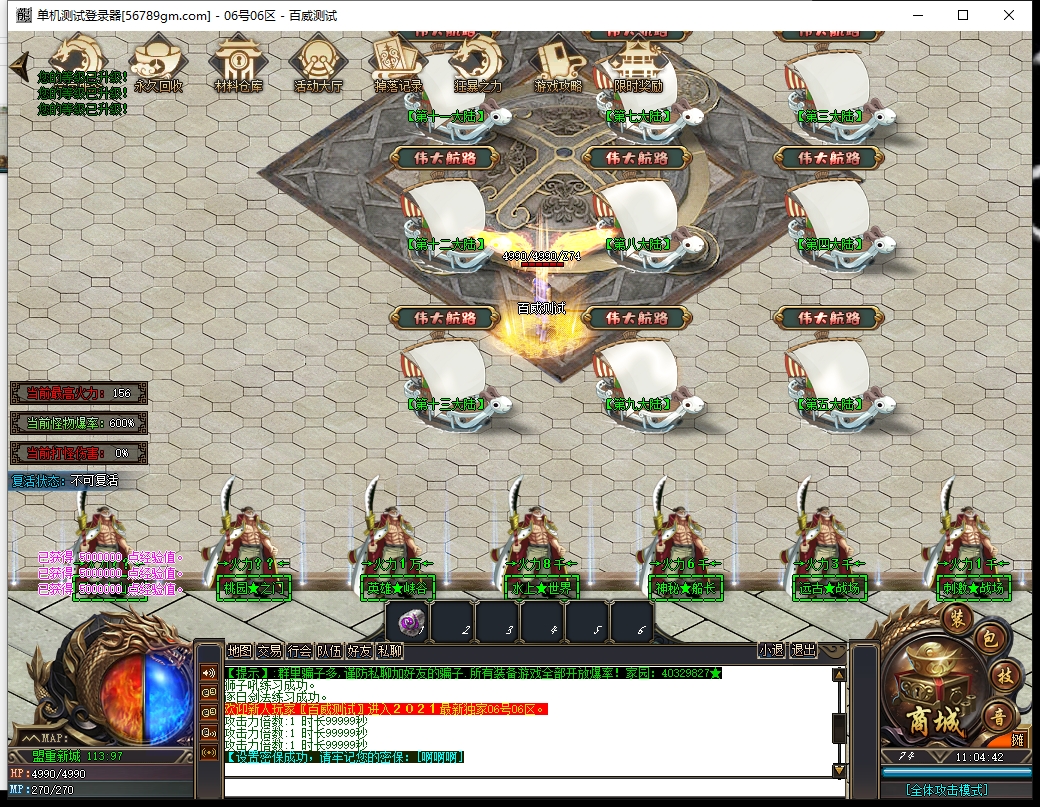Image resolution: width=1040 pixels, height=807 pixels.
Task: Switch to 私聊 private chat
Action: click(390, 651)
